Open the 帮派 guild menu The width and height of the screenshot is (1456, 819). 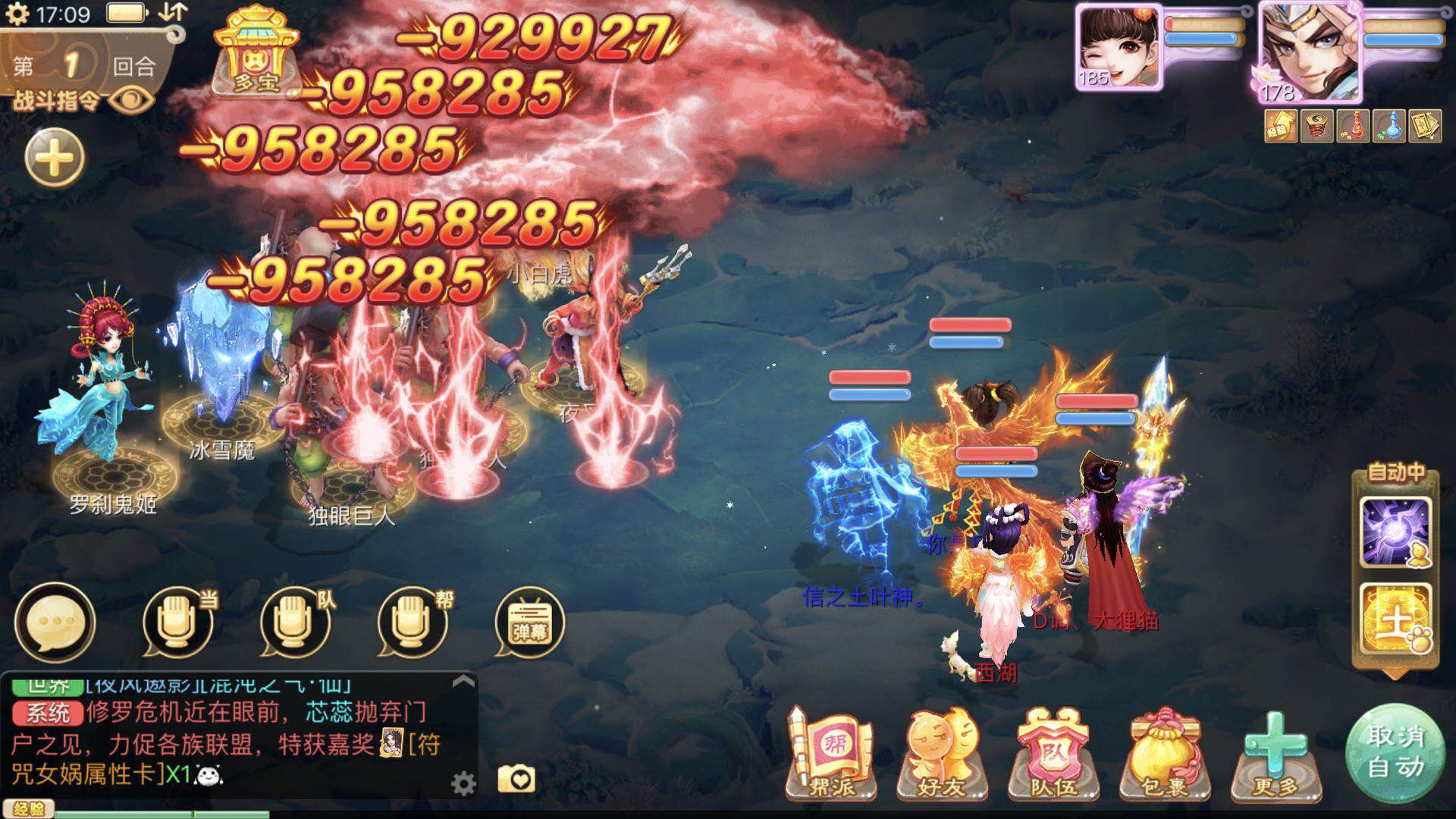[831, 755]
